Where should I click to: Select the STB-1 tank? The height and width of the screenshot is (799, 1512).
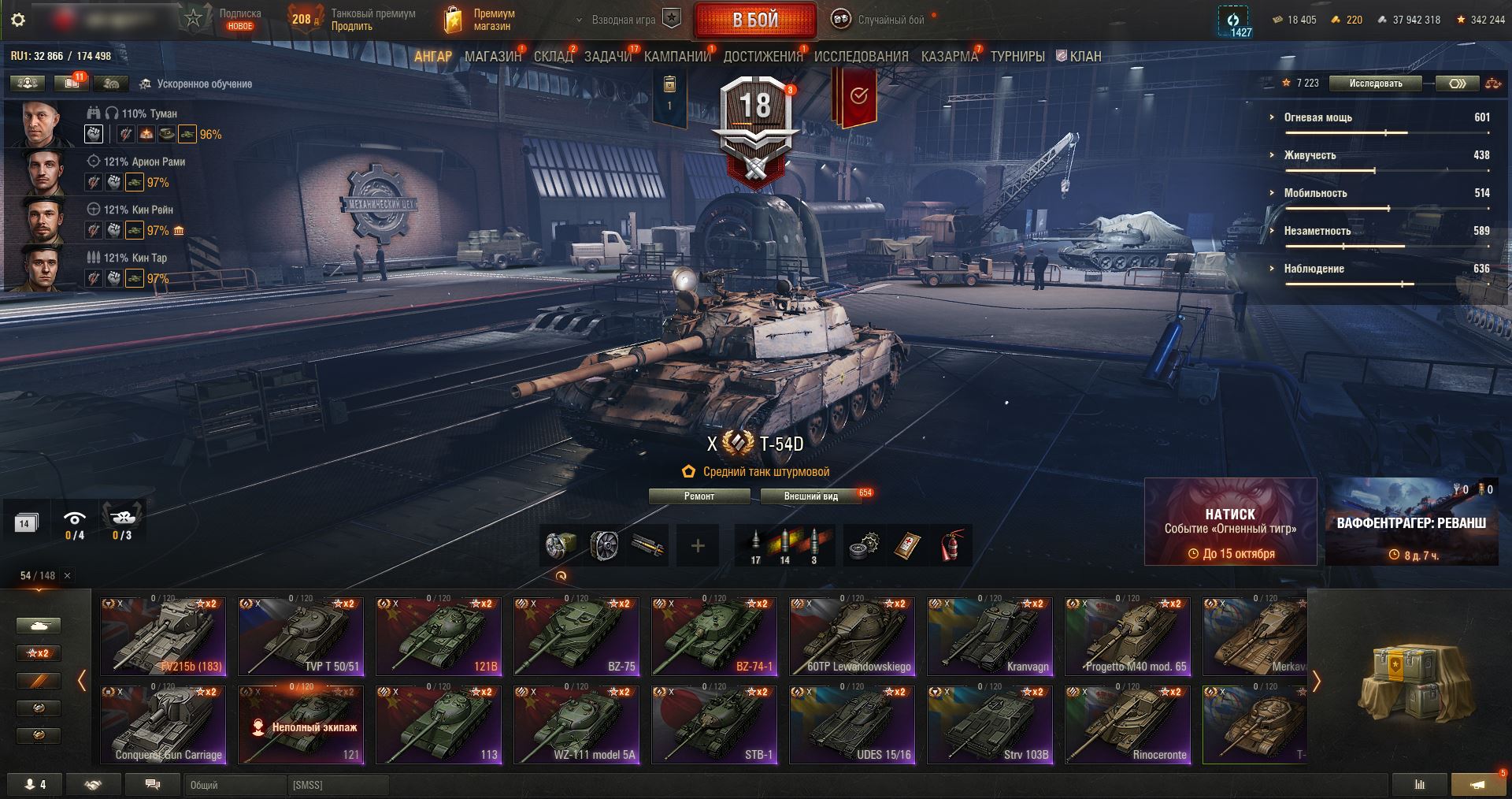(x=714, y=724)
